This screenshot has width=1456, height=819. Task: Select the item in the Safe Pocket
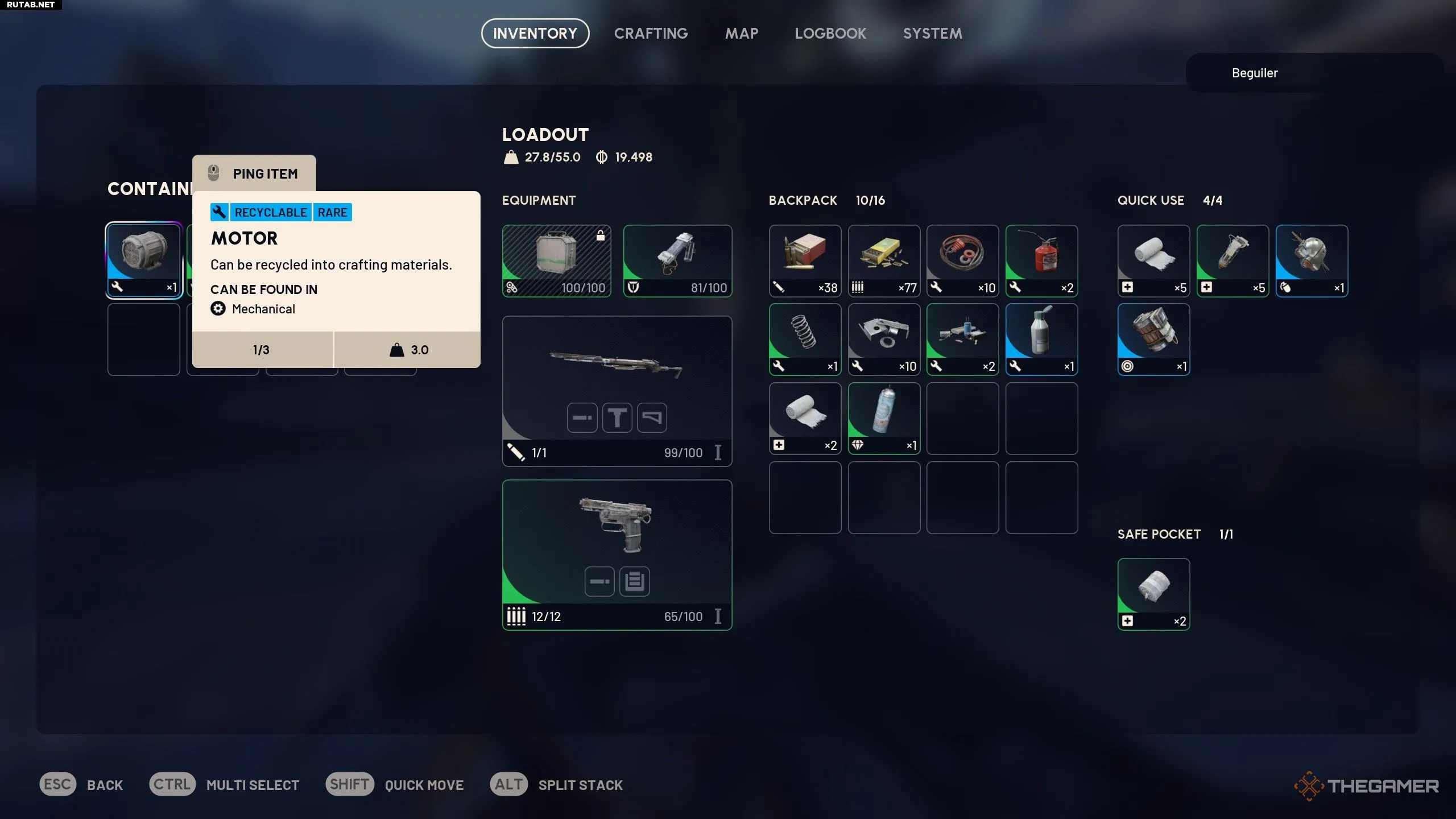pos(1153,594)
